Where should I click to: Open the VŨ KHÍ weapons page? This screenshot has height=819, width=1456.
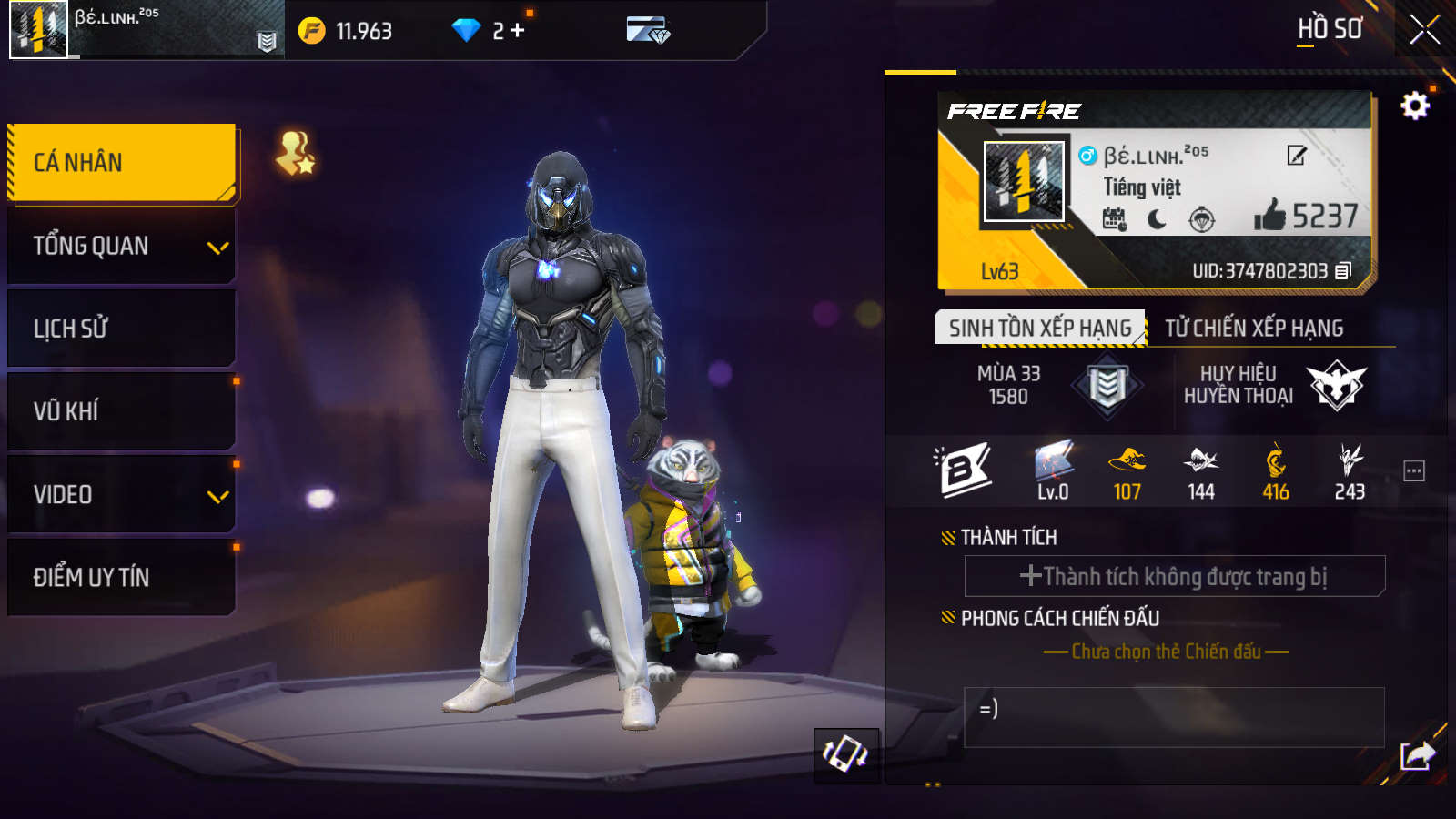[122, 411]
